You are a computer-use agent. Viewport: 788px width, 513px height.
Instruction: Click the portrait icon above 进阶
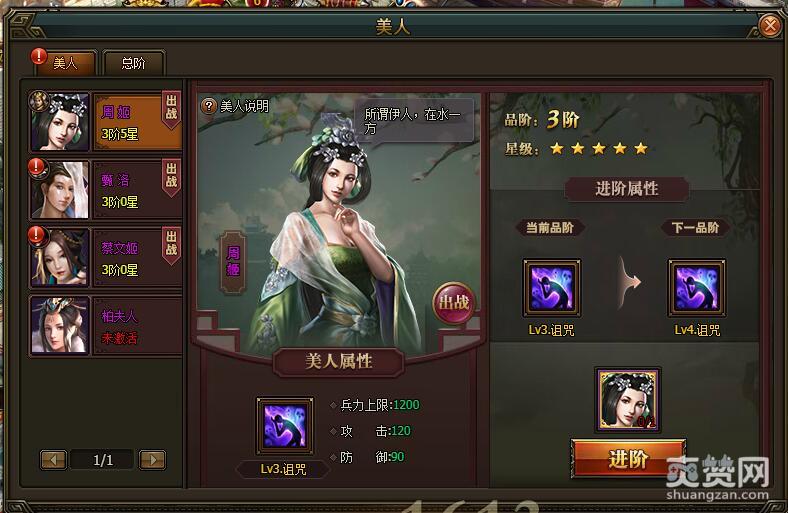[628, 399]
